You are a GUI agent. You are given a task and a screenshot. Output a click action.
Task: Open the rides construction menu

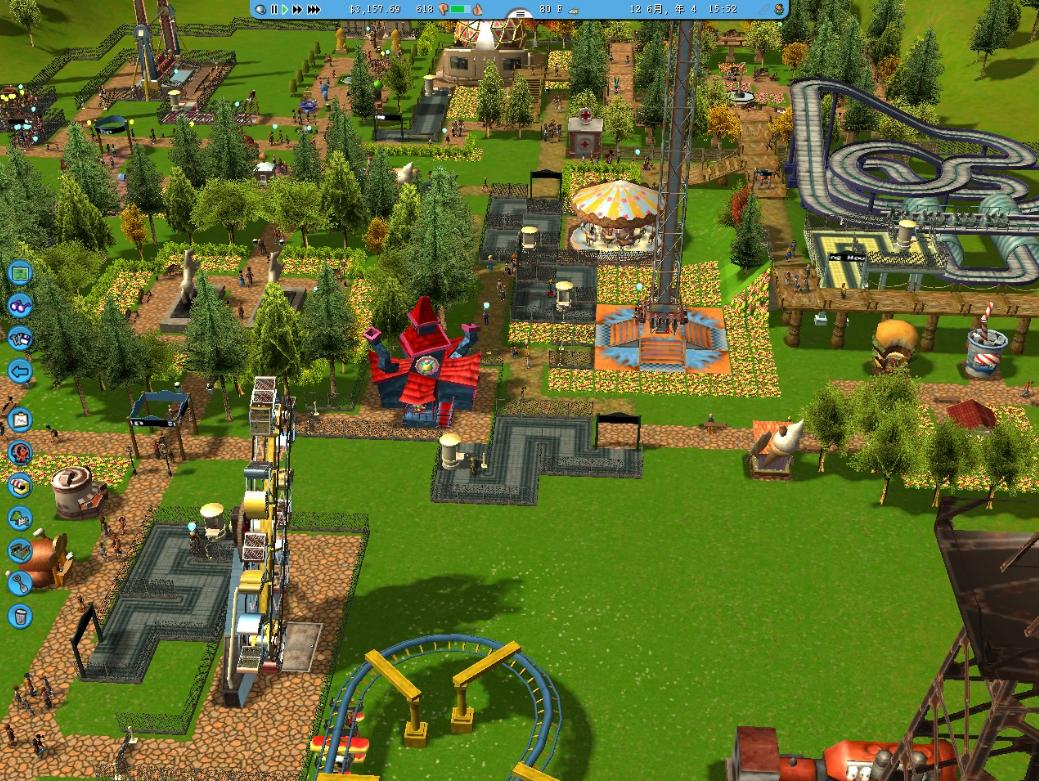[19, 453]
